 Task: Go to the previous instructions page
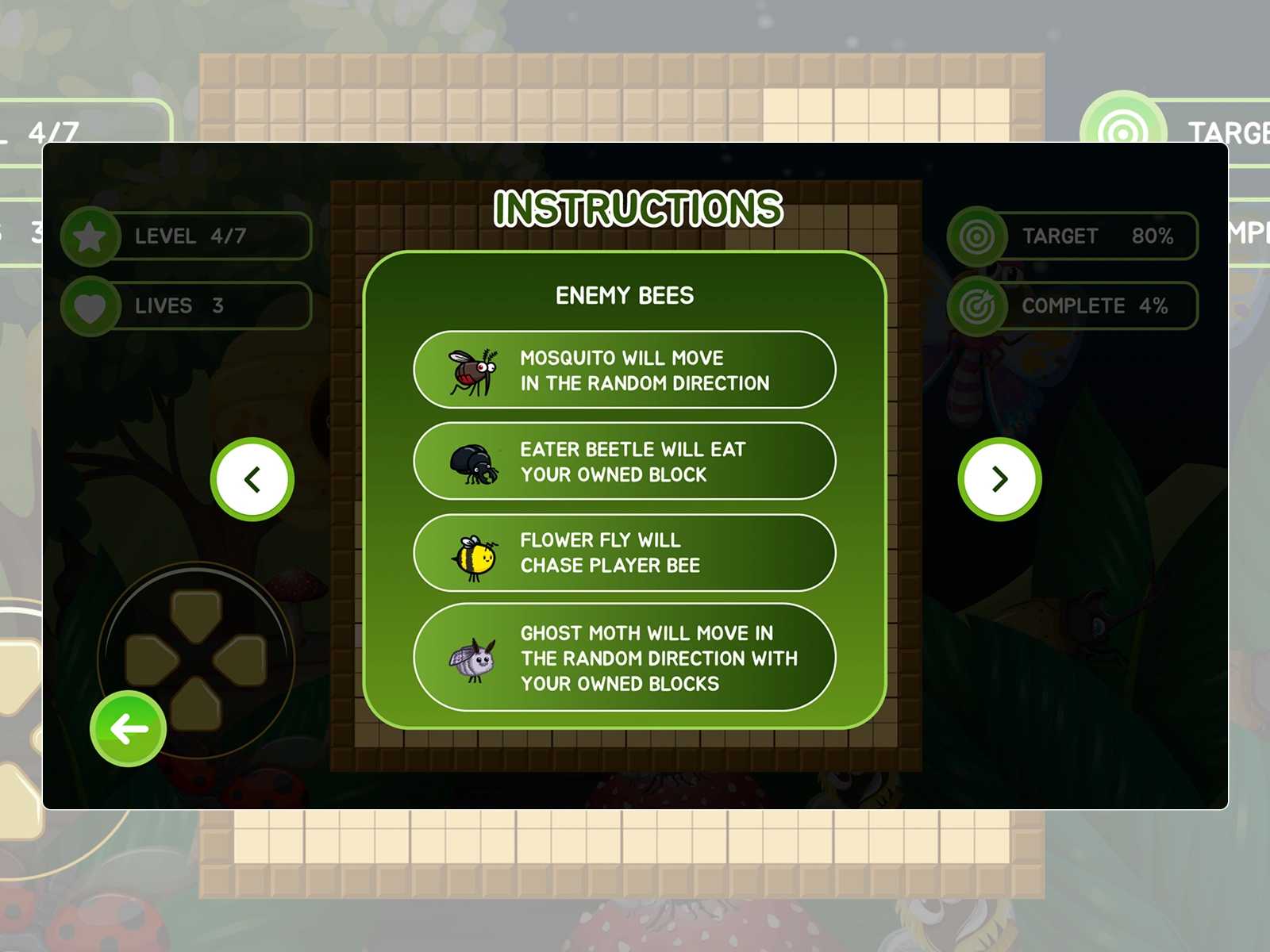click(x=252, y=479)
